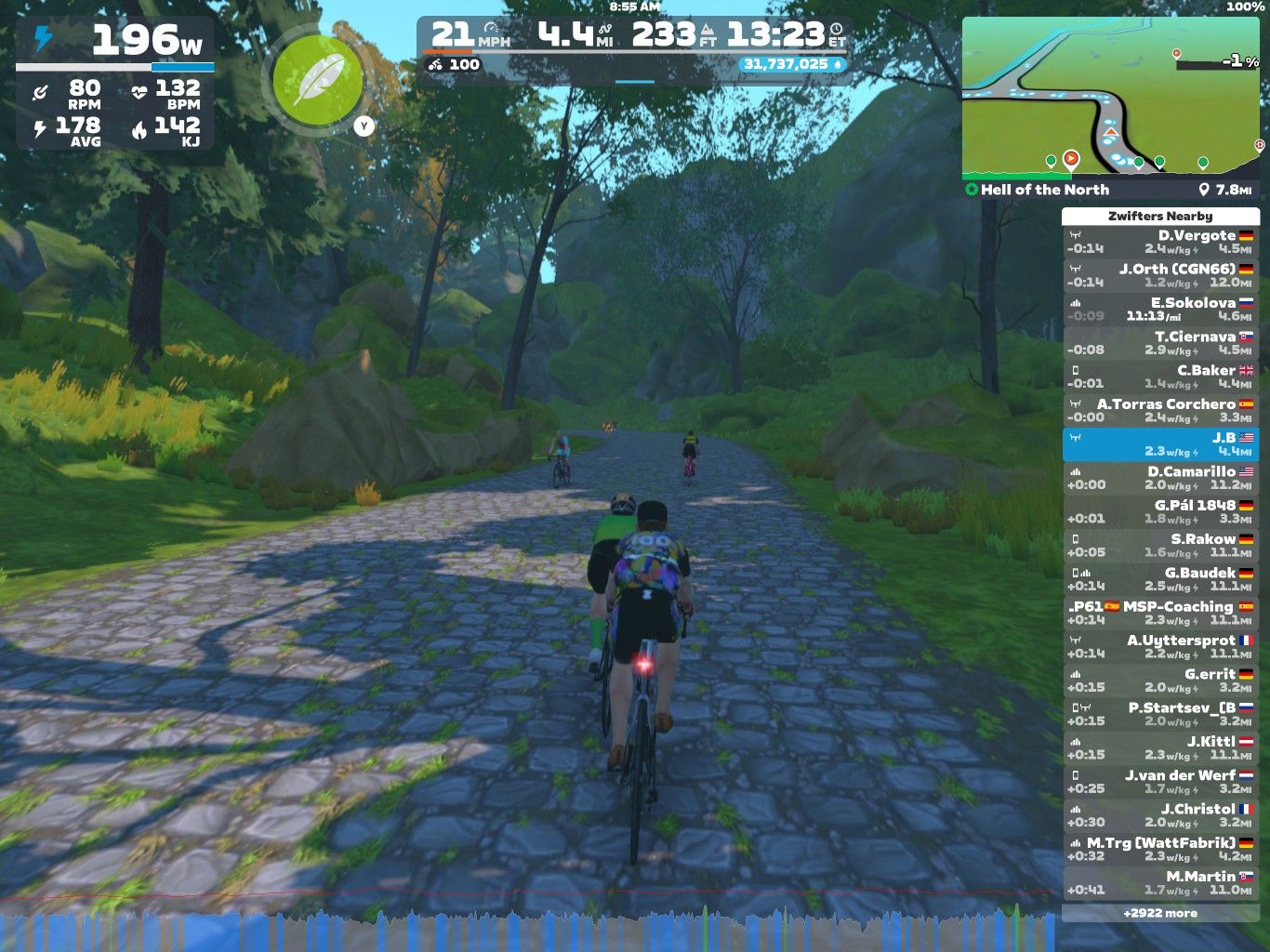Choose rider J.Orth (CGN66) from the list
1270x952 pixels.
tap(1160, 275)
